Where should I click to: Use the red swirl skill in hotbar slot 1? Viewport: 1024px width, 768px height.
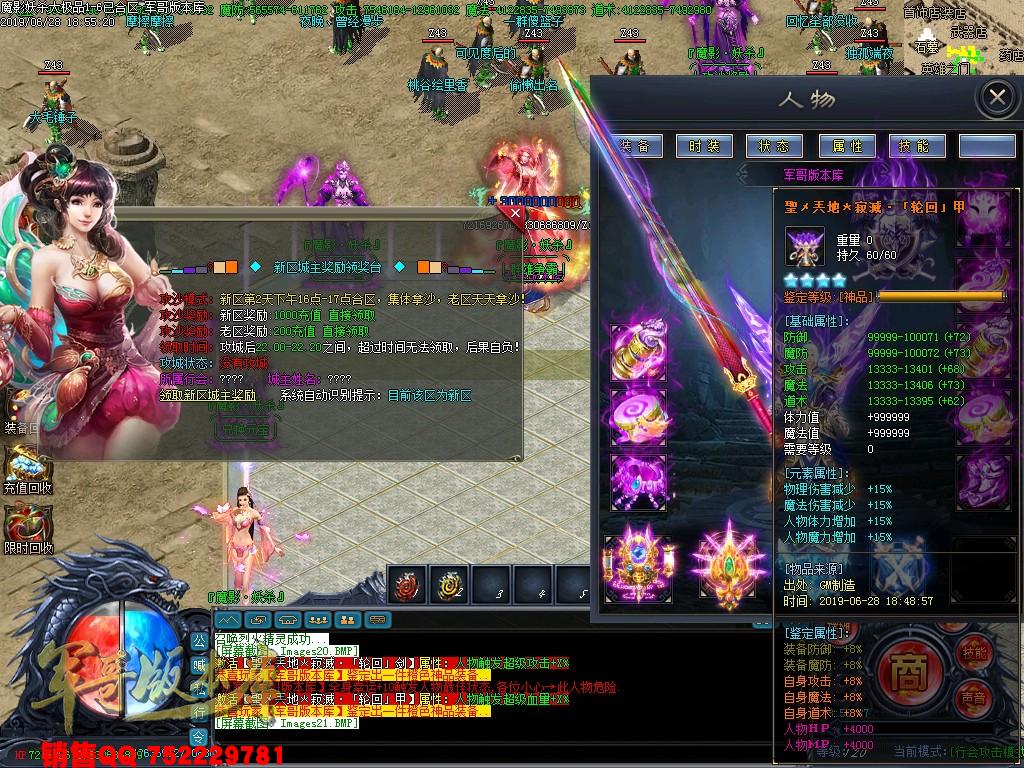[x=407, y=585]
